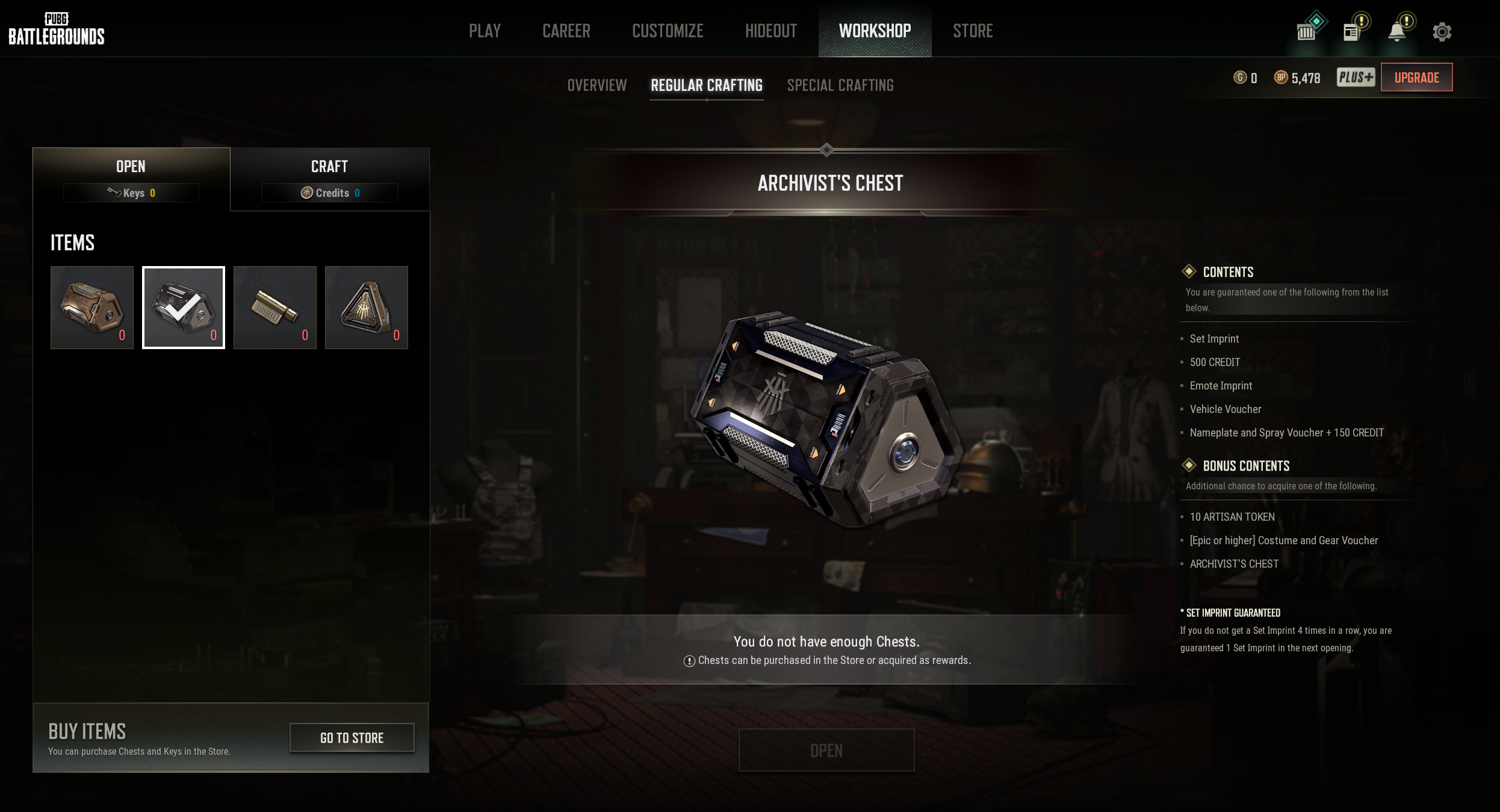Select the checked Archivist's Chest slot
Screen dimensions: 1500x812
184,308
